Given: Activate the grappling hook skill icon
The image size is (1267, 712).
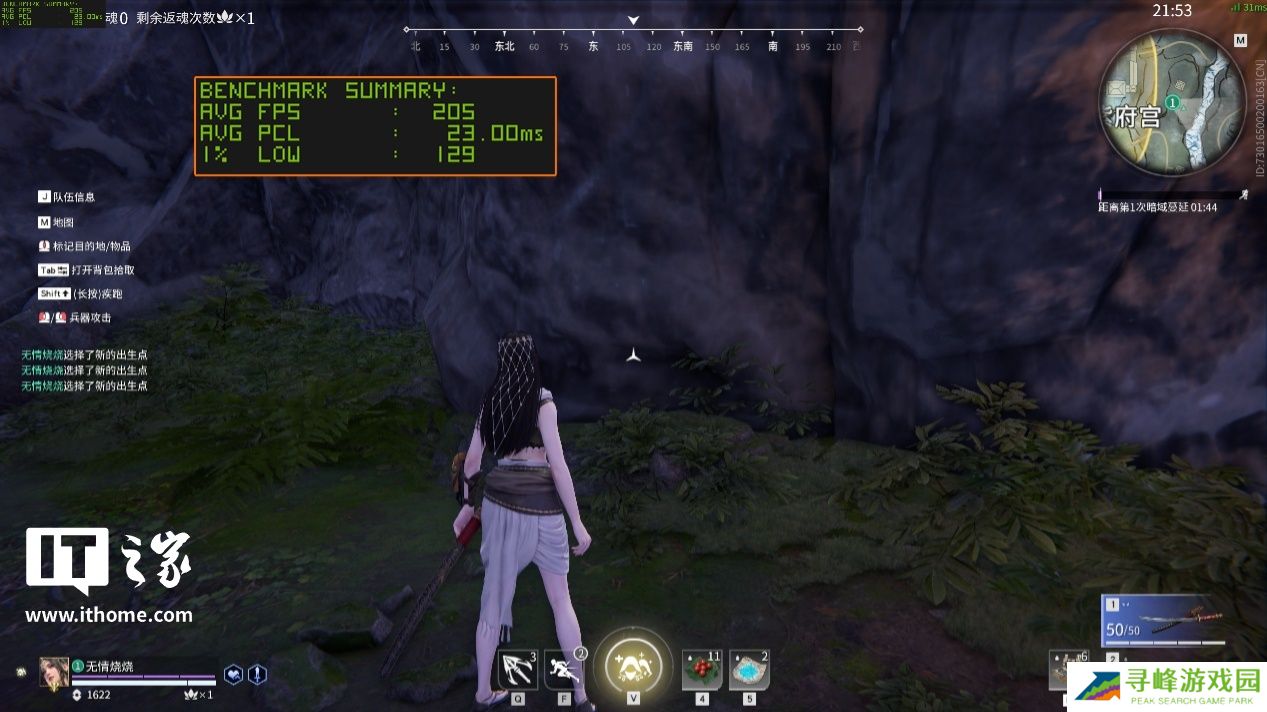Looking at the screenshot, I should (517, 669).
